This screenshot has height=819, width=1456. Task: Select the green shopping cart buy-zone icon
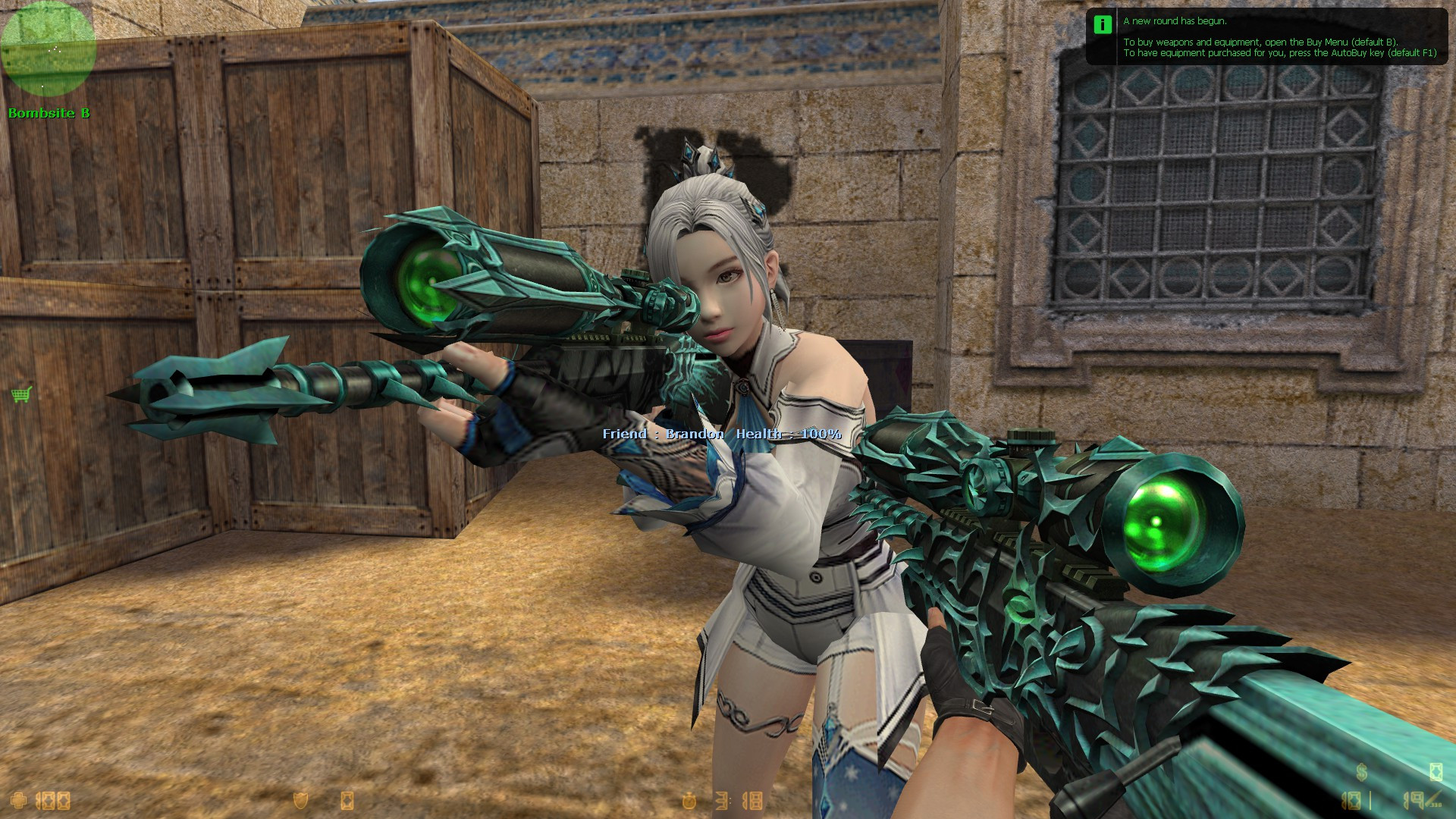click(x=21, y=394)
